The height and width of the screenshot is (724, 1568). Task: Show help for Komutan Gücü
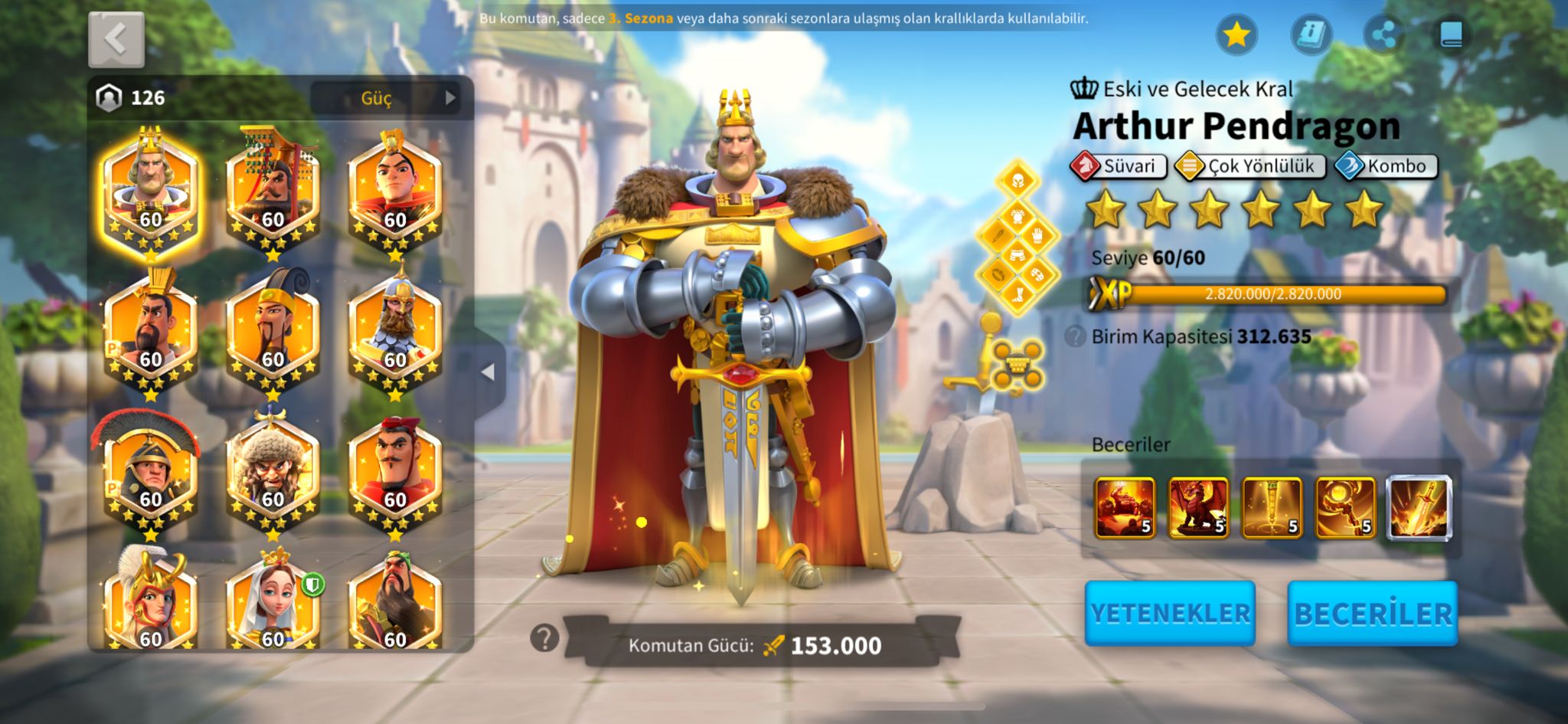click(544, 637)
